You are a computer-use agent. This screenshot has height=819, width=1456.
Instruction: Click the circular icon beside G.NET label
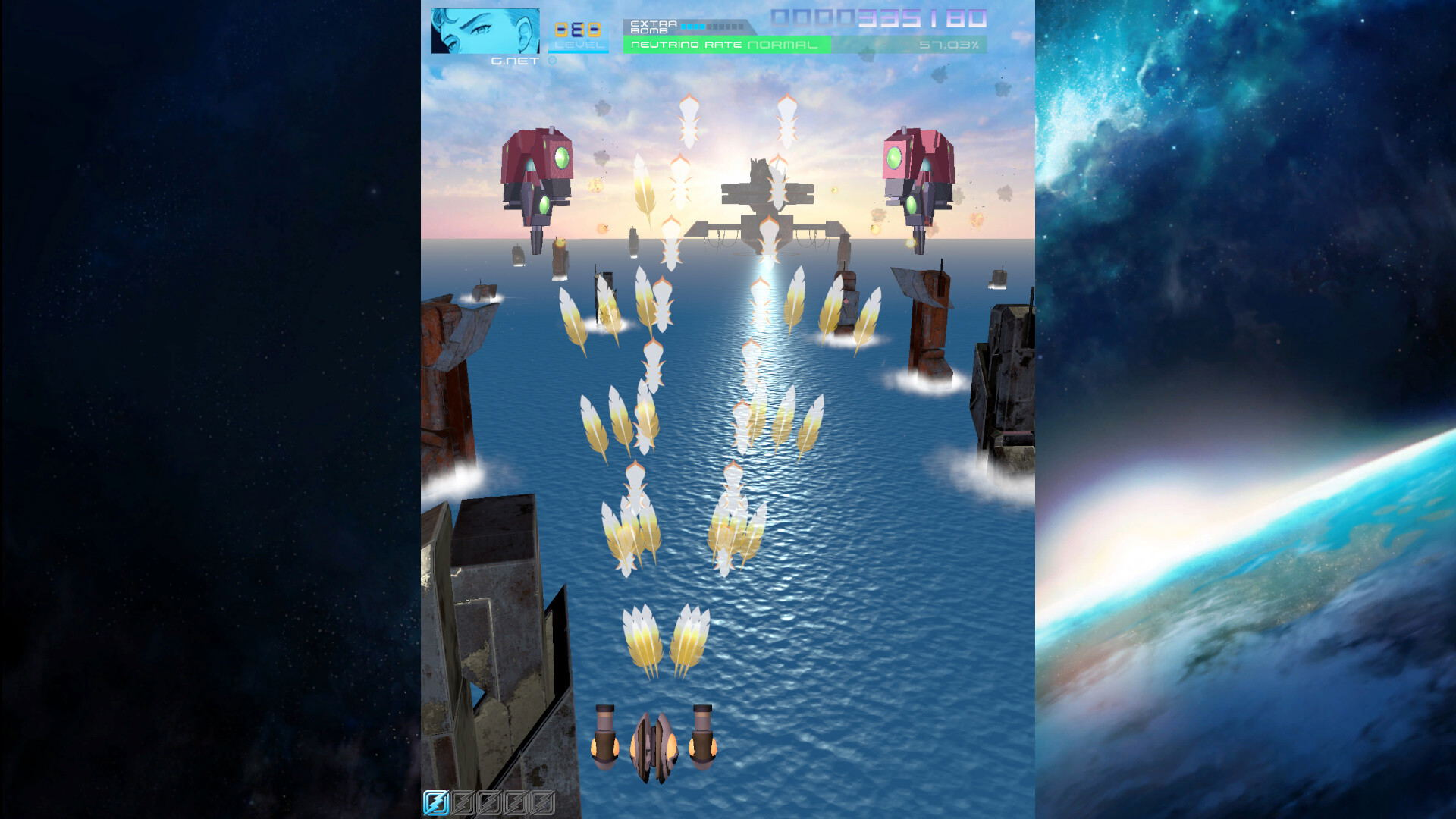click(x=551, y=60)
